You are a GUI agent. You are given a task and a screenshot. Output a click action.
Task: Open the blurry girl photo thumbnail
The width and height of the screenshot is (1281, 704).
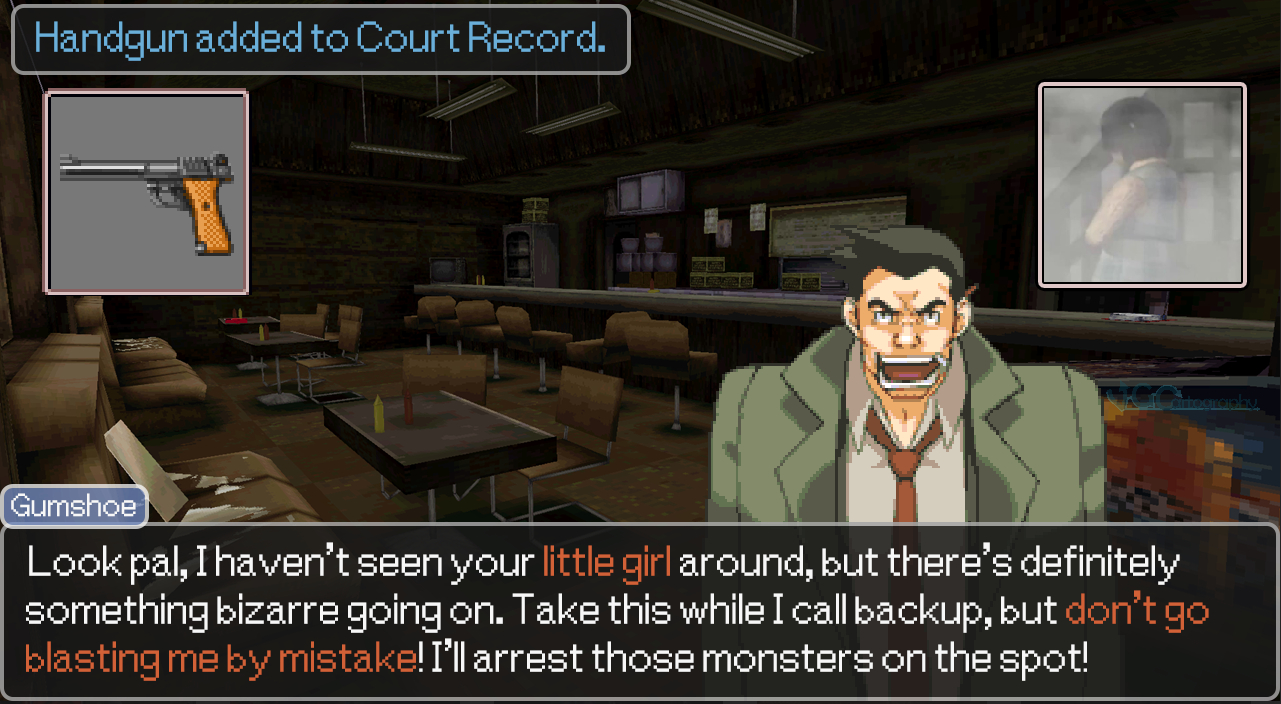[x=1142, y=185]
